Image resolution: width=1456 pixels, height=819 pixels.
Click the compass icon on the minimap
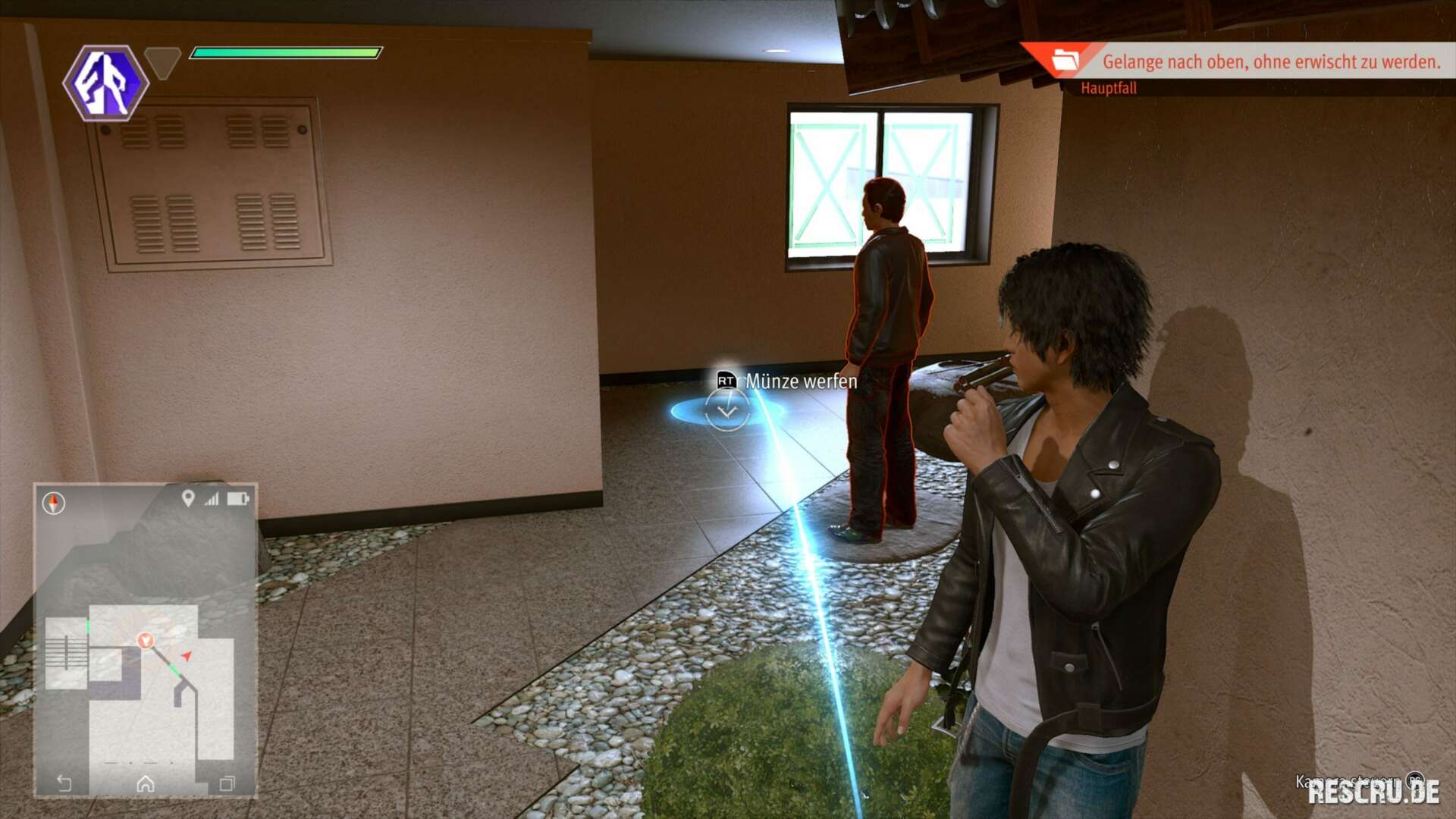click(x=54, y=503)
